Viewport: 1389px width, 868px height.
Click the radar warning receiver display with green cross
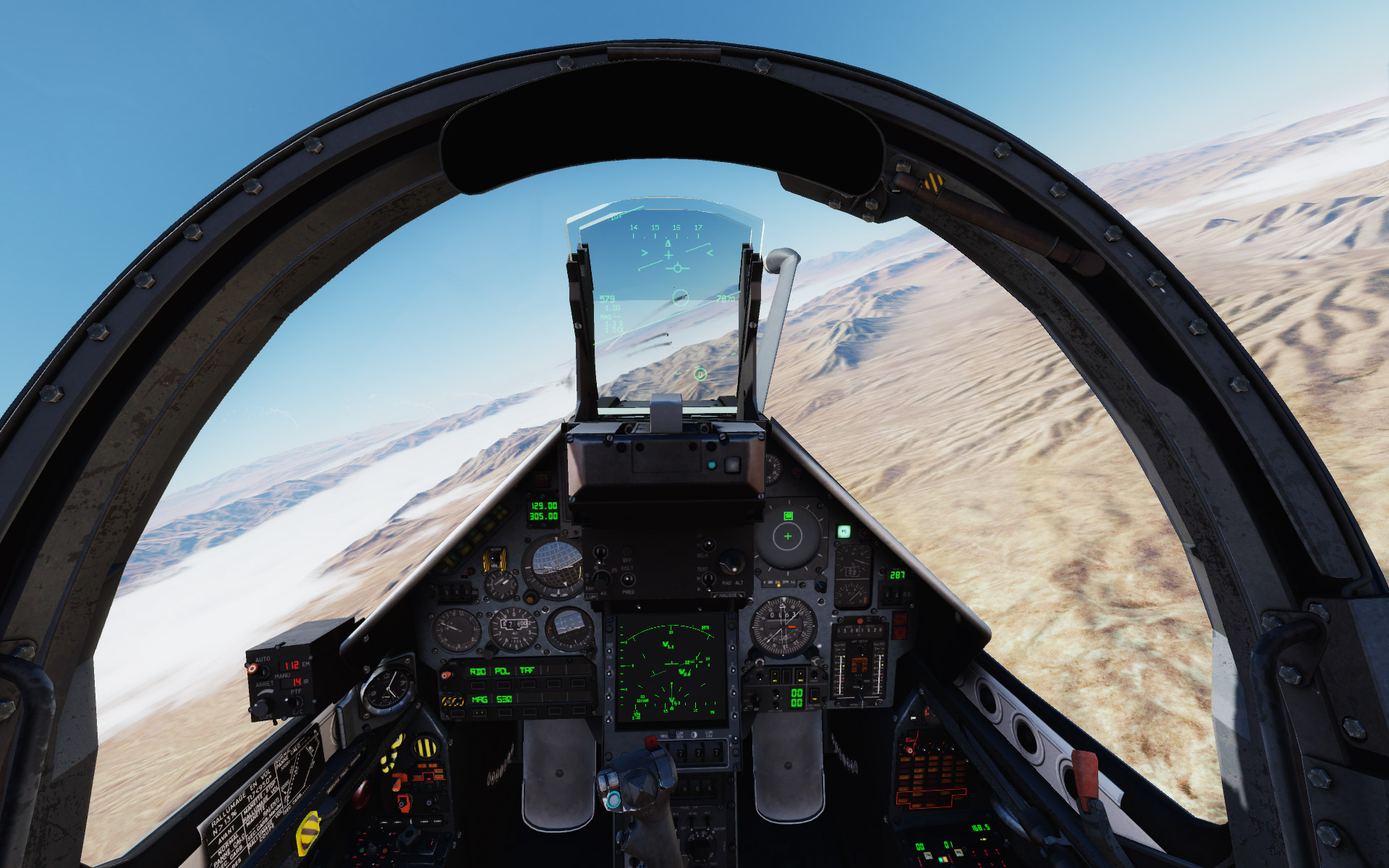[x=788, y=536]
